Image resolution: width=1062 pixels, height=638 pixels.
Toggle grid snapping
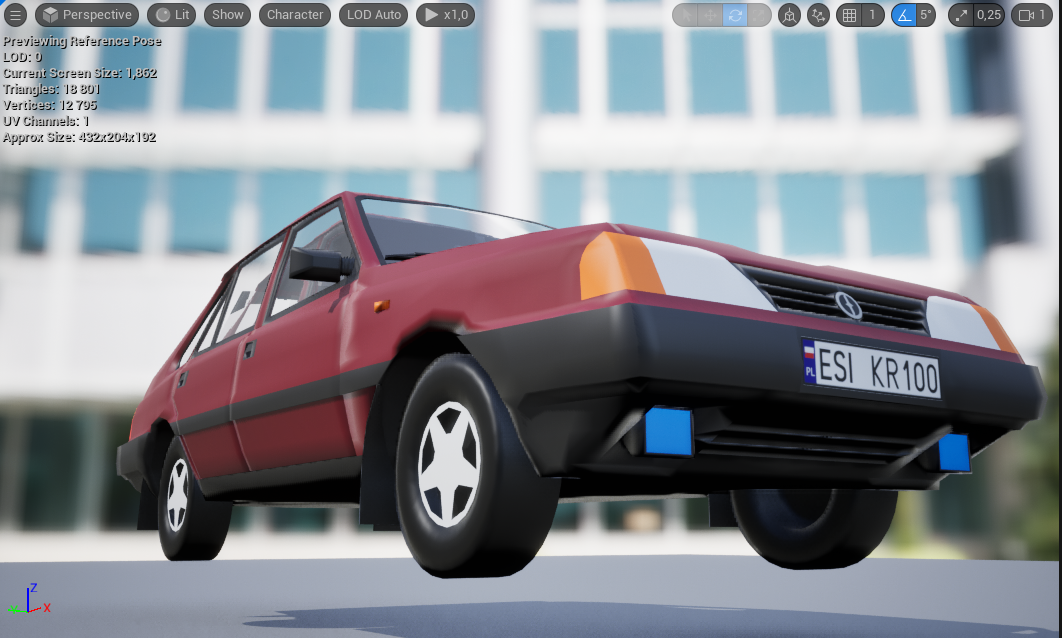tap(849, 15)
